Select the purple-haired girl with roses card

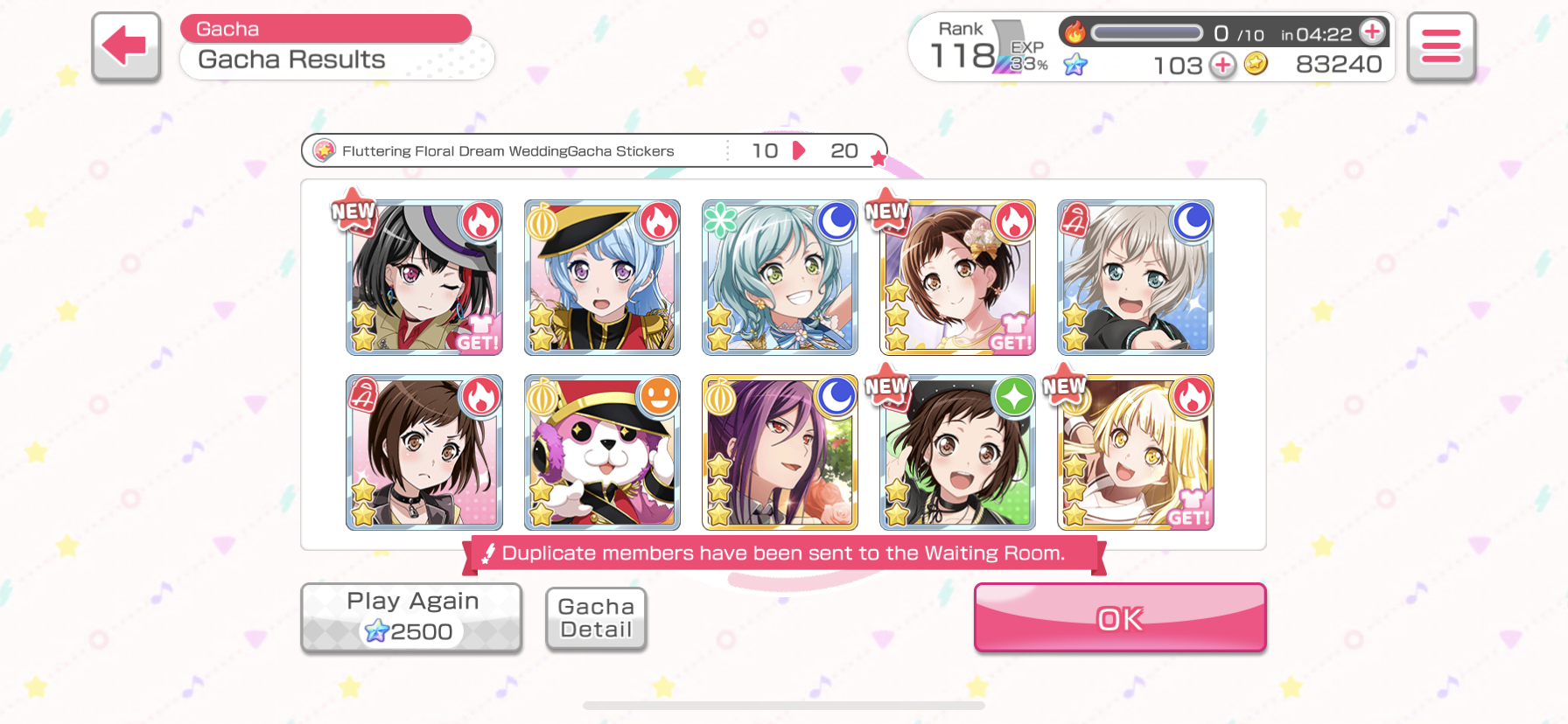pos(780,453)
